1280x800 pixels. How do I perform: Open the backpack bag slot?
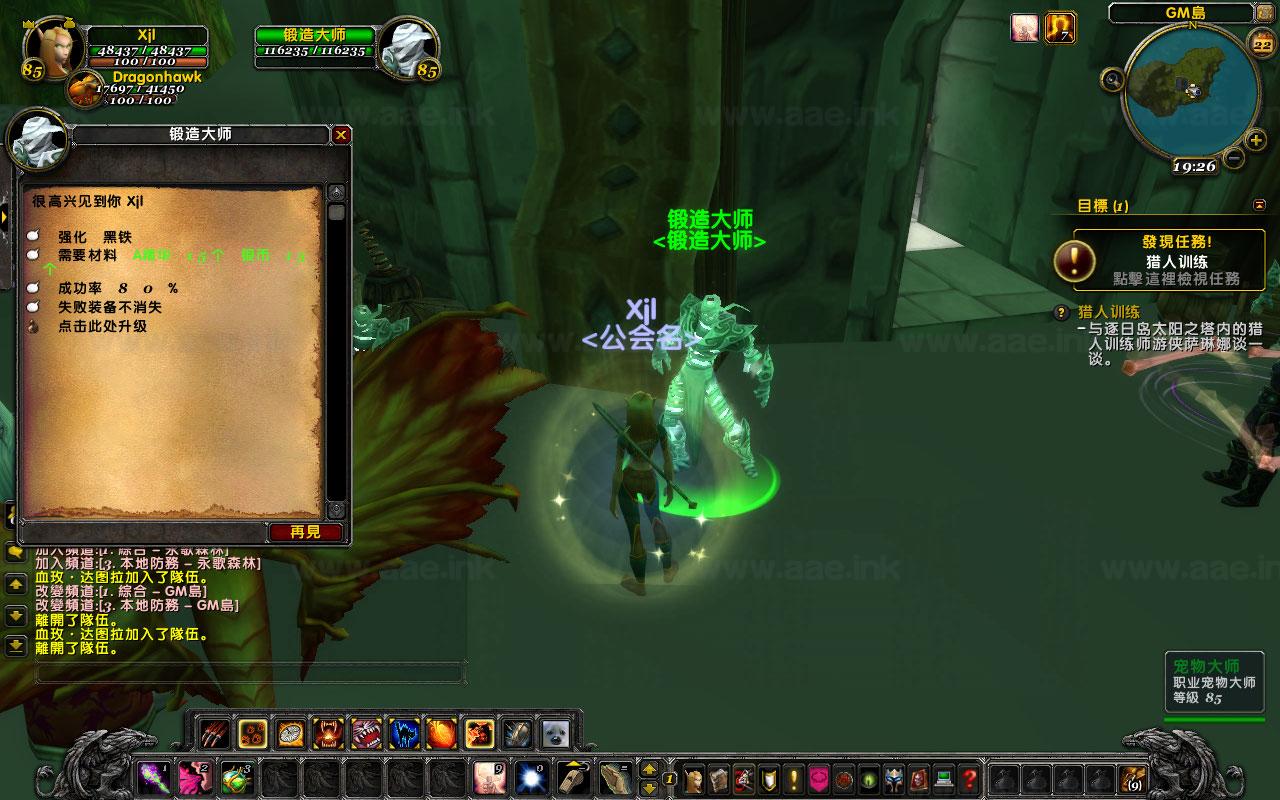point(1133,778)
